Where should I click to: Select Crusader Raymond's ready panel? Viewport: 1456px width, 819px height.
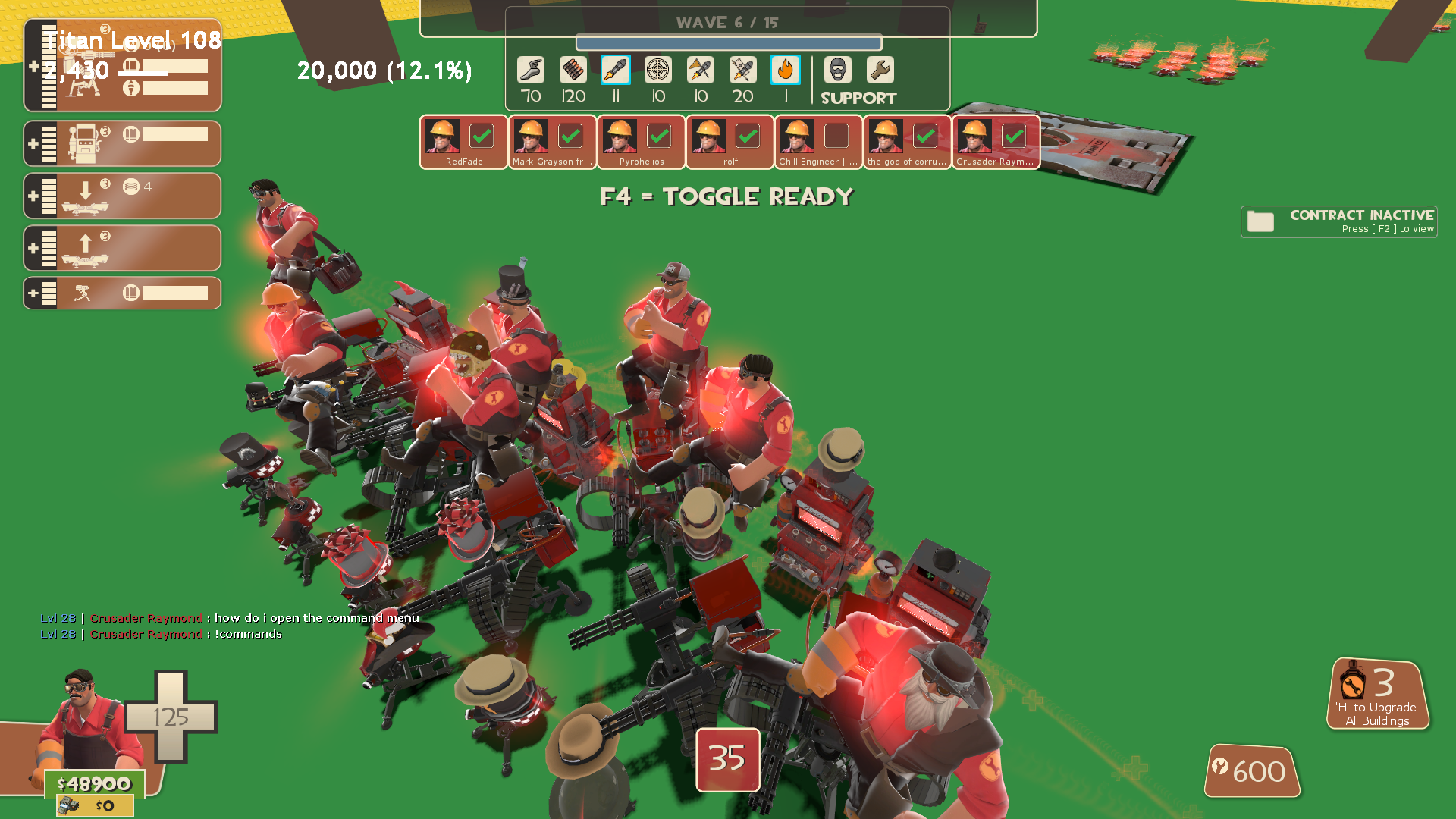[x=996, y=142]
